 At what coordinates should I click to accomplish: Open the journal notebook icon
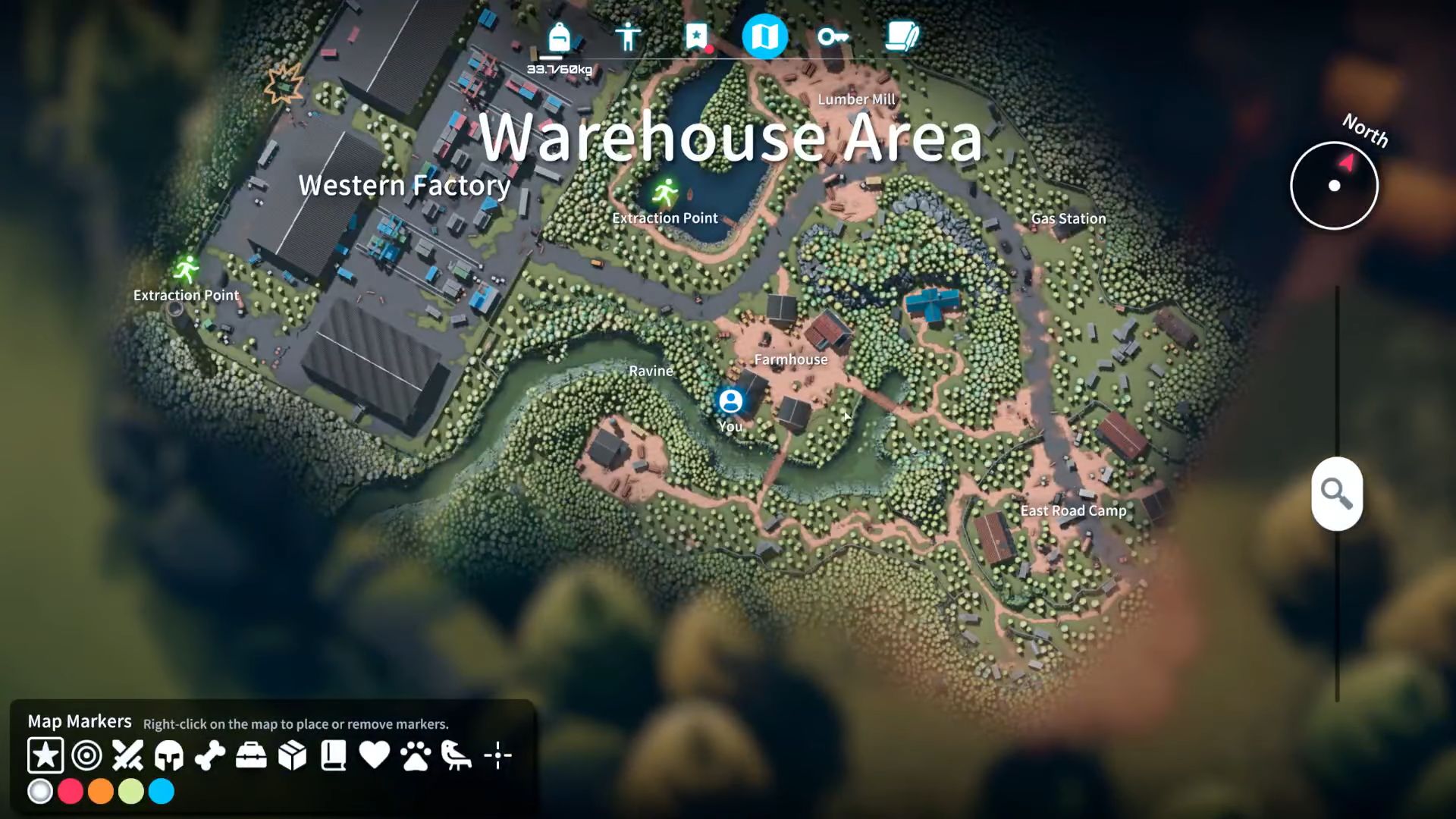pyautogui.click(x=901, y=36)
